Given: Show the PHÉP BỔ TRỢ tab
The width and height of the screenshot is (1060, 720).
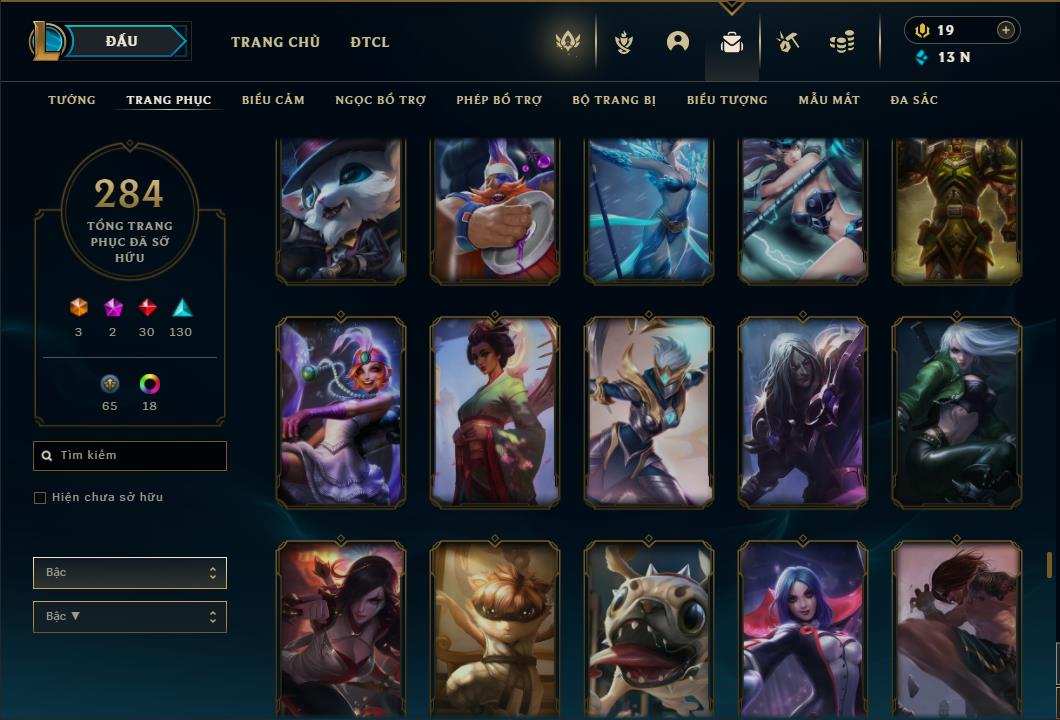Looking at the screenshot, I should 499,100.
